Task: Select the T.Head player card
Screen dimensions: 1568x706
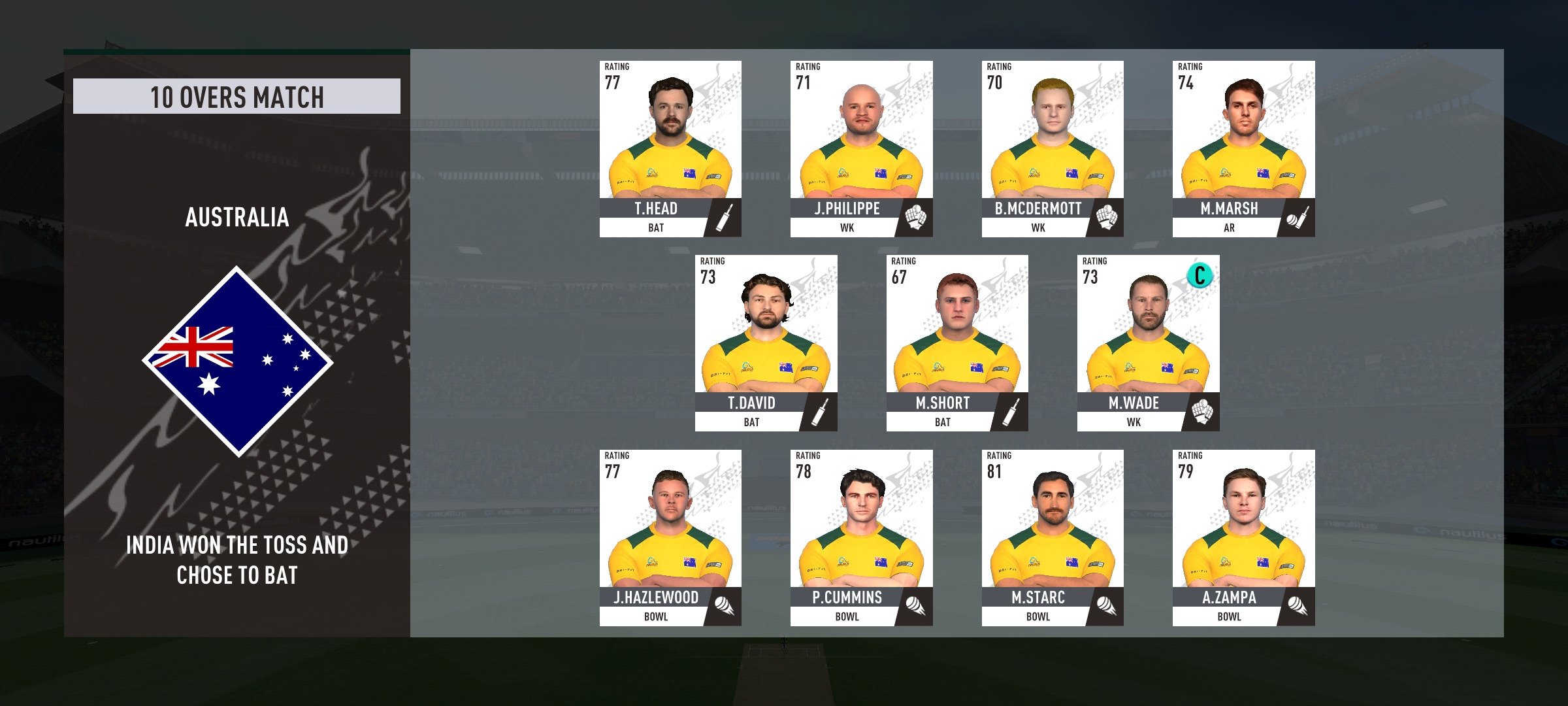Action: [670, 149]
